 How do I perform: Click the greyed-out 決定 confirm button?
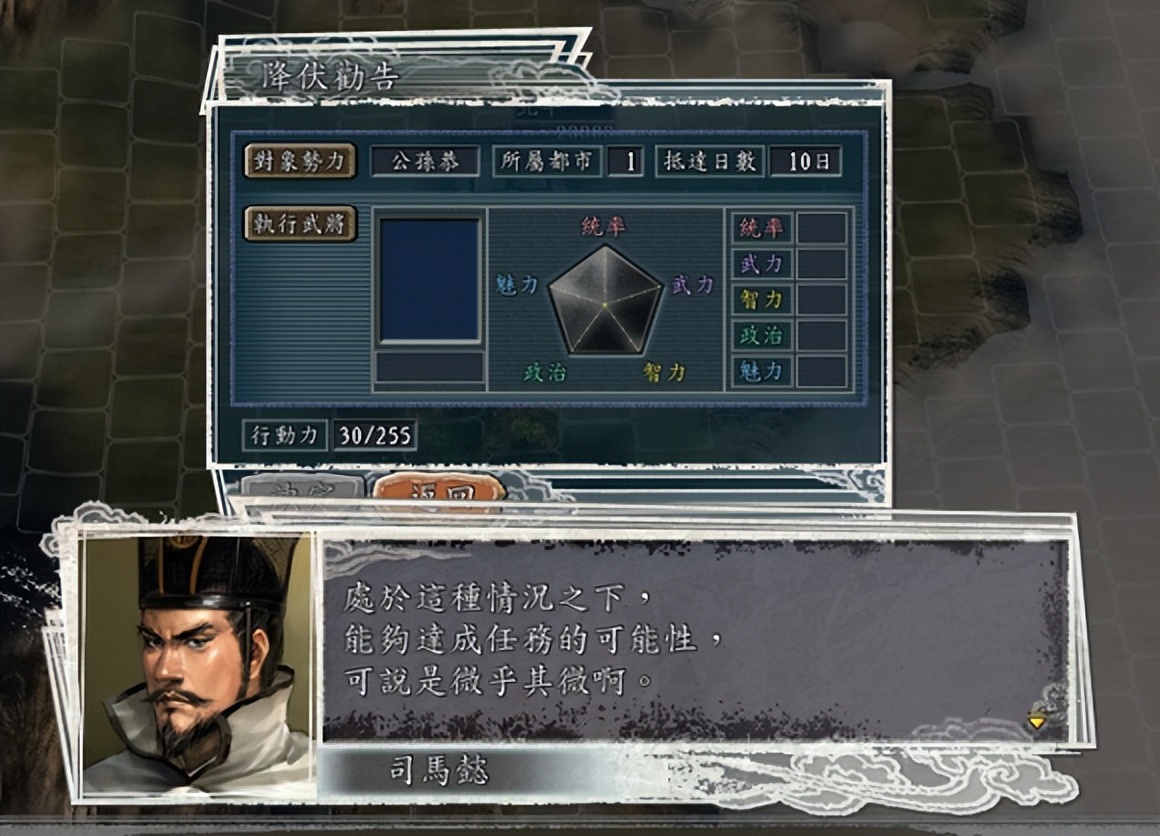[303, 490]
